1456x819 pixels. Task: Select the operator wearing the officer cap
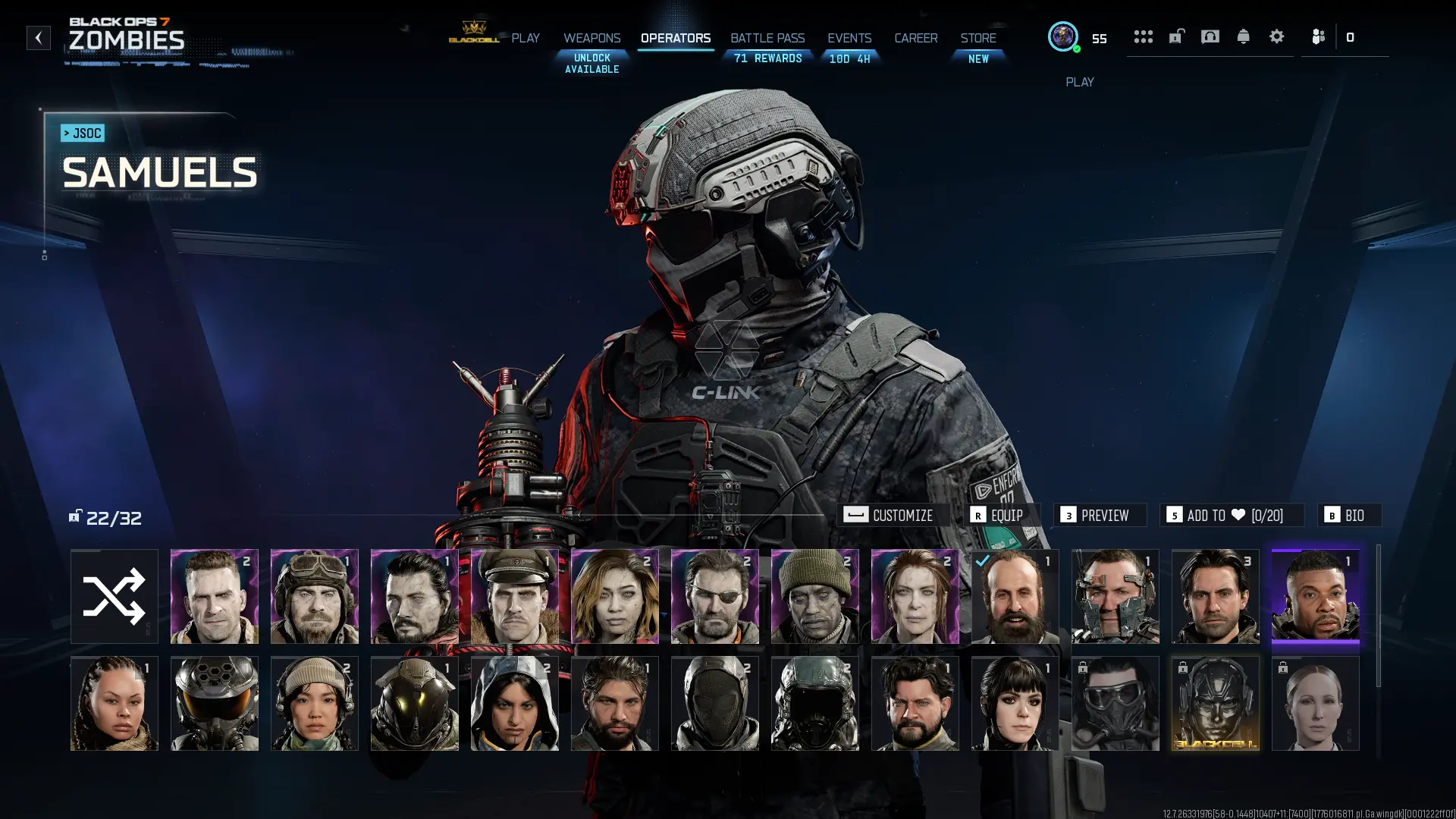point(514,596)
